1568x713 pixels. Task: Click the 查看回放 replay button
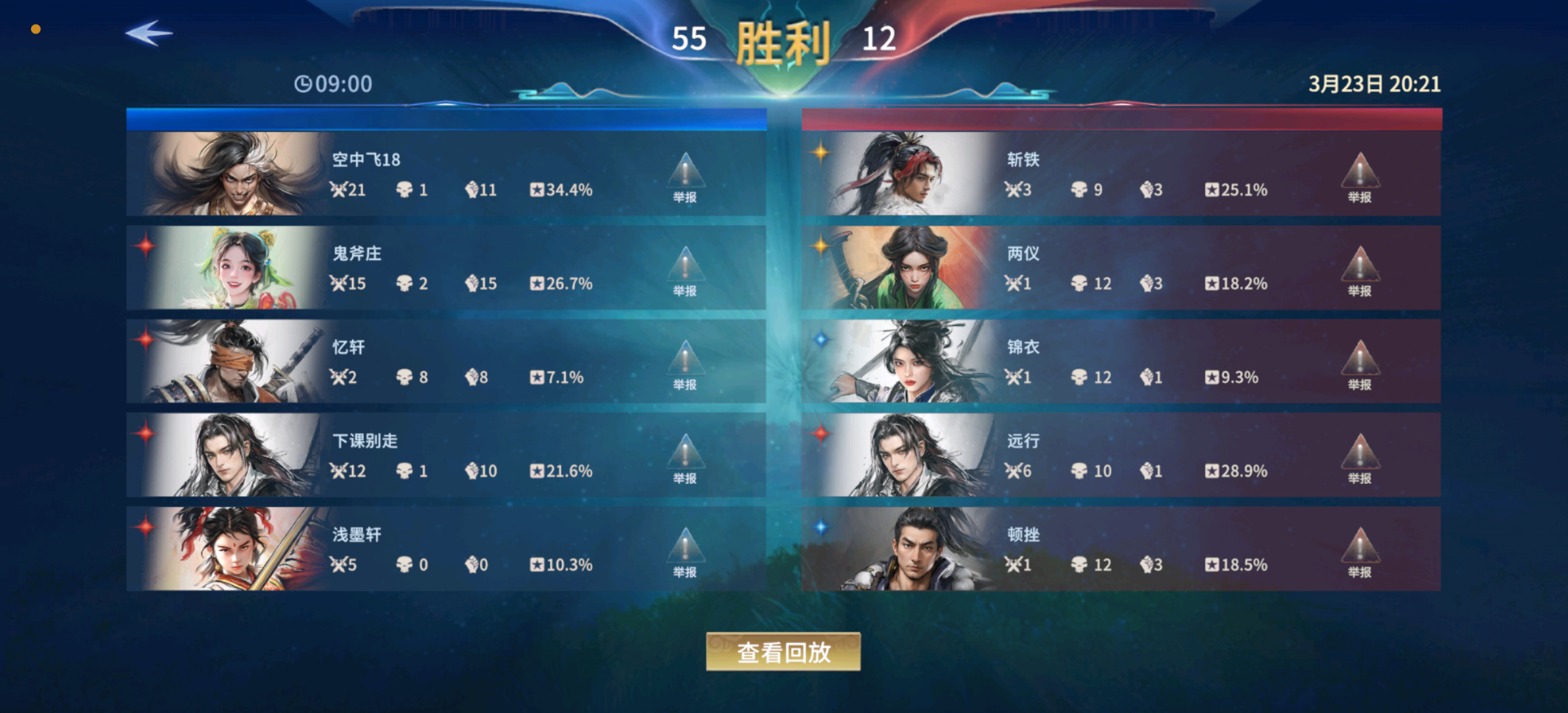783,650
